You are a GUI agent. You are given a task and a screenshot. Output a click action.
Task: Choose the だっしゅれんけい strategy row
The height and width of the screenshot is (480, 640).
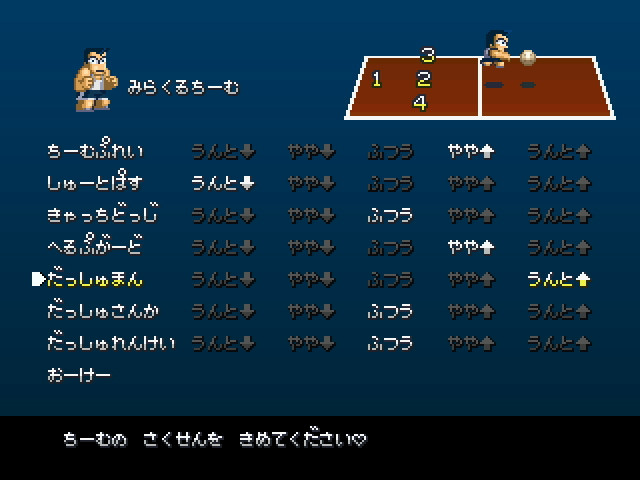tap(110, 343)
